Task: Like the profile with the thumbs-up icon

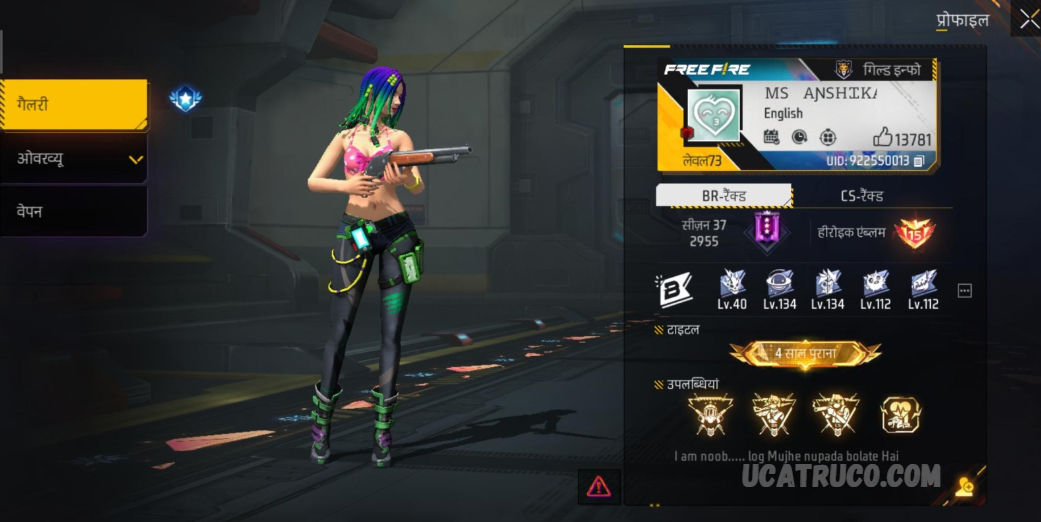Action: click(x=882, y=138)
